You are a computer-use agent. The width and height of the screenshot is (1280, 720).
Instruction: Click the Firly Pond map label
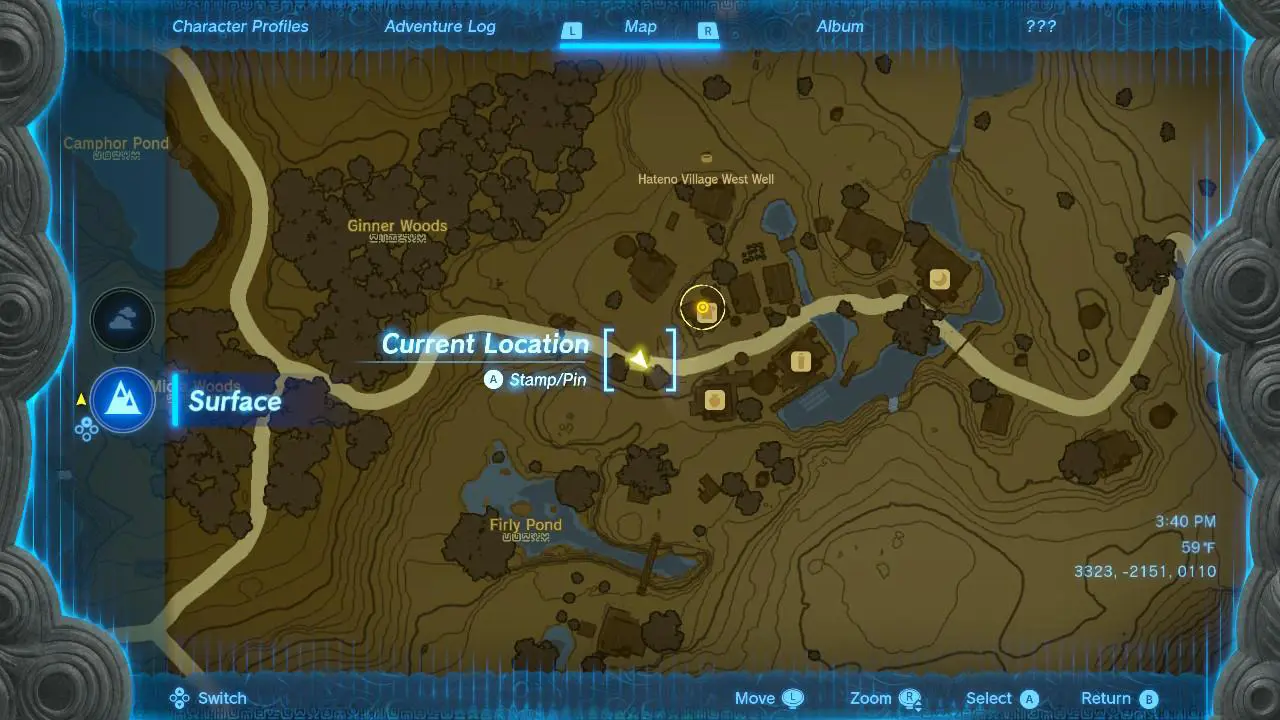click(526, 524)
